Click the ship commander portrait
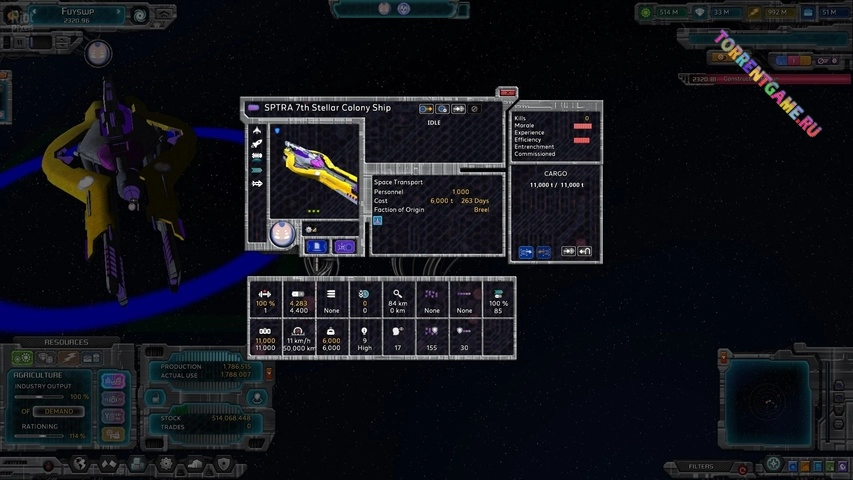The height and width of the screenshot is (480, 853). click(282, 233)
